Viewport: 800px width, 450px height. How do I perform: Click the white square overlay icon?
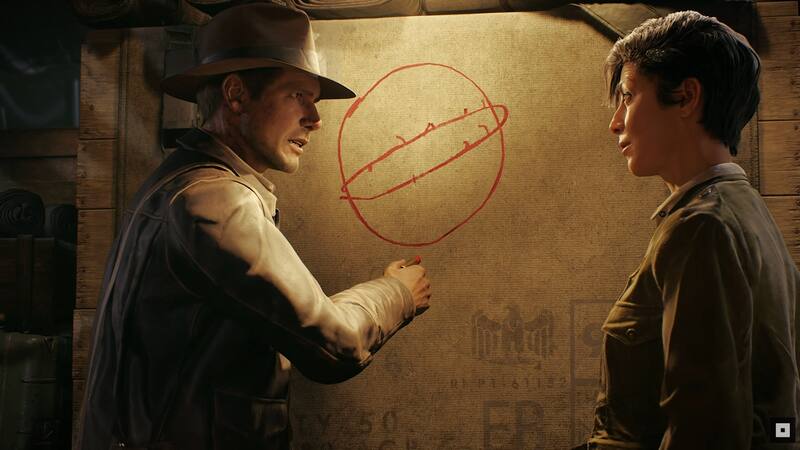783,429
